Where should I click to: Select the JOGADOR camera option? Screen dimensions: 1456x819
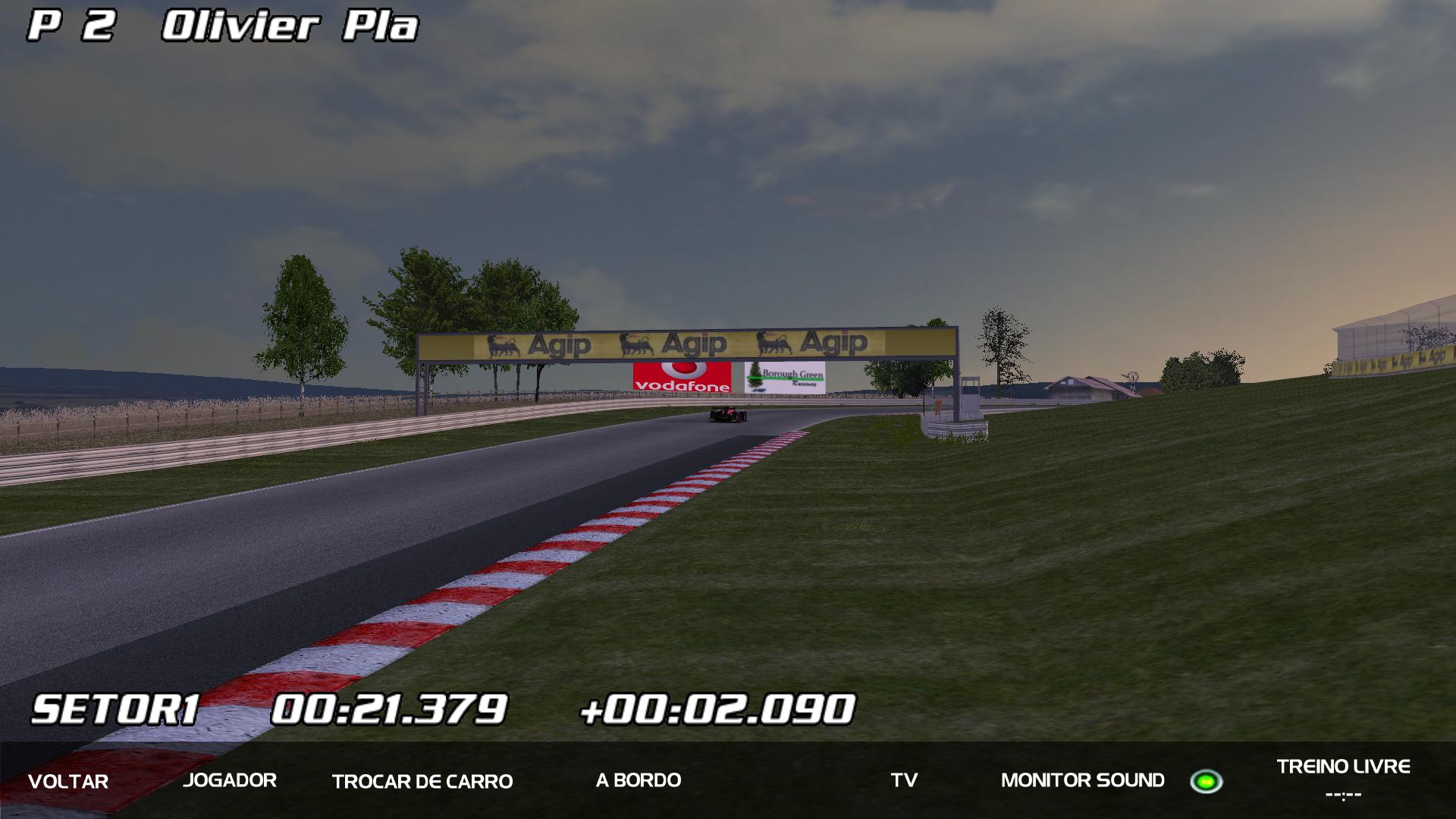pyautogui.click(x=229, y=780)
